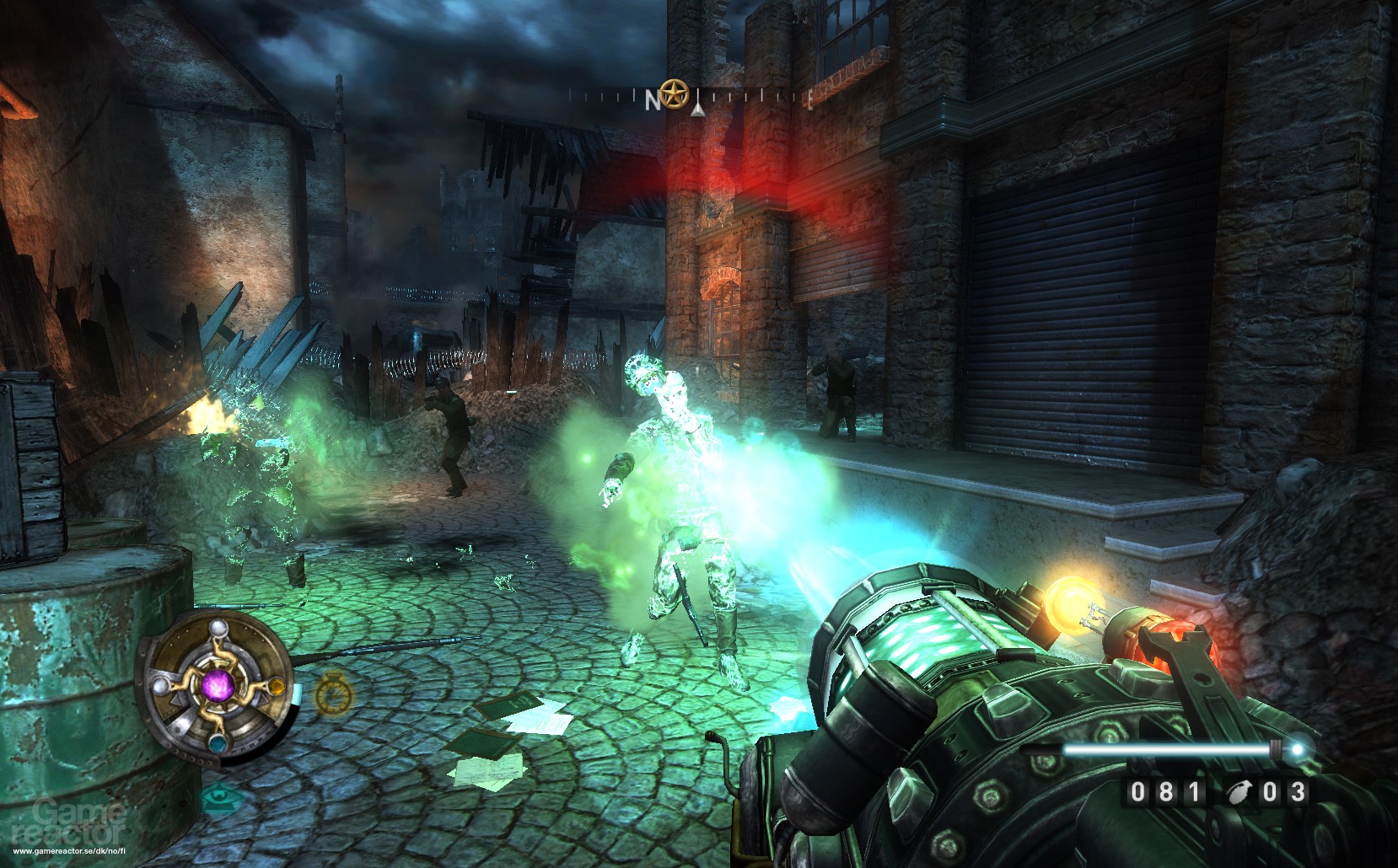Screen dimensions: 1398x868
Task: Toggle the compass arrow indicator
Action: point(698,111)
